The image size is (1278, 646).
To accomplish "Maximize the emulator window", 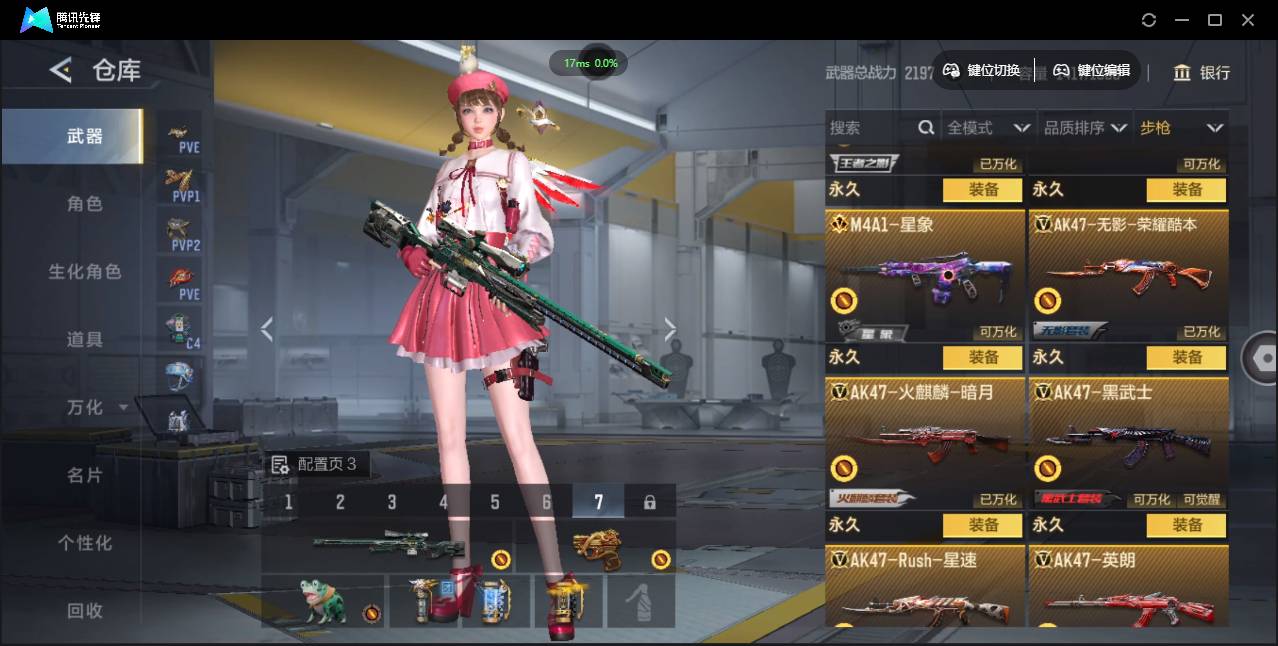I will [x=1215, y=20].
